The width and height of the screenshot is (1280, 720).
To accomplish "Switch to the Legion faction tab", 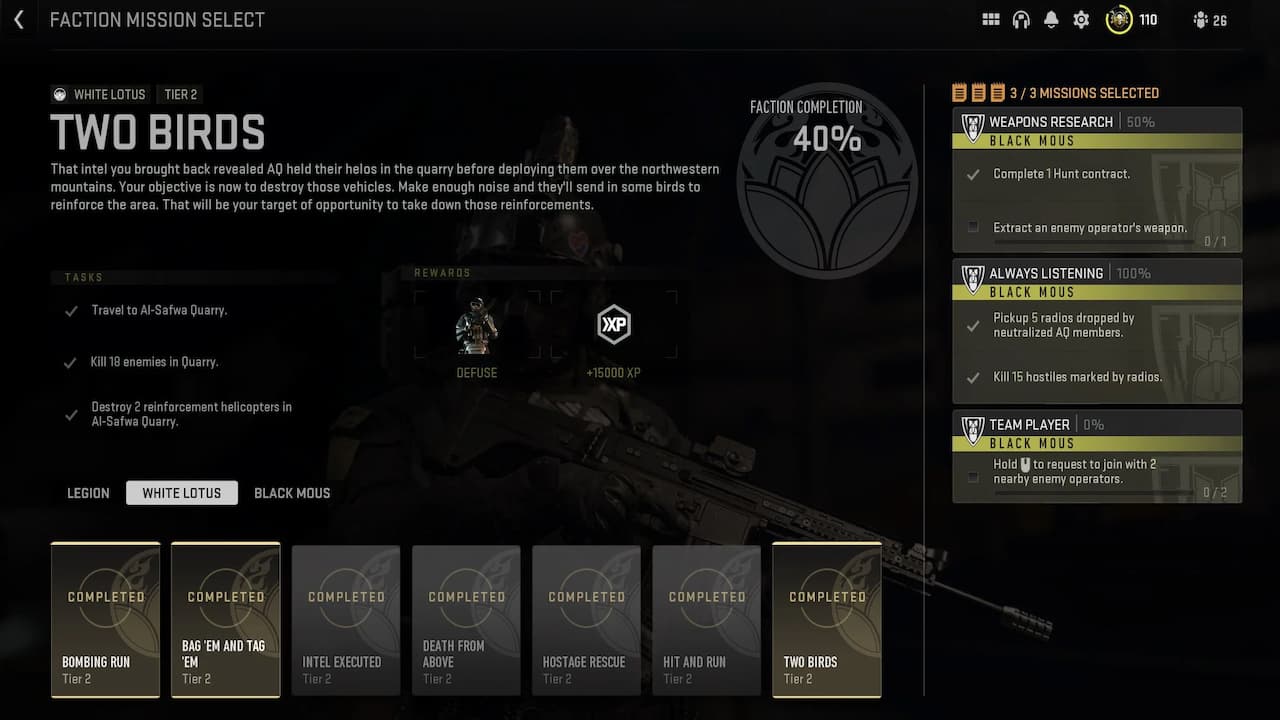I will 87,492.
